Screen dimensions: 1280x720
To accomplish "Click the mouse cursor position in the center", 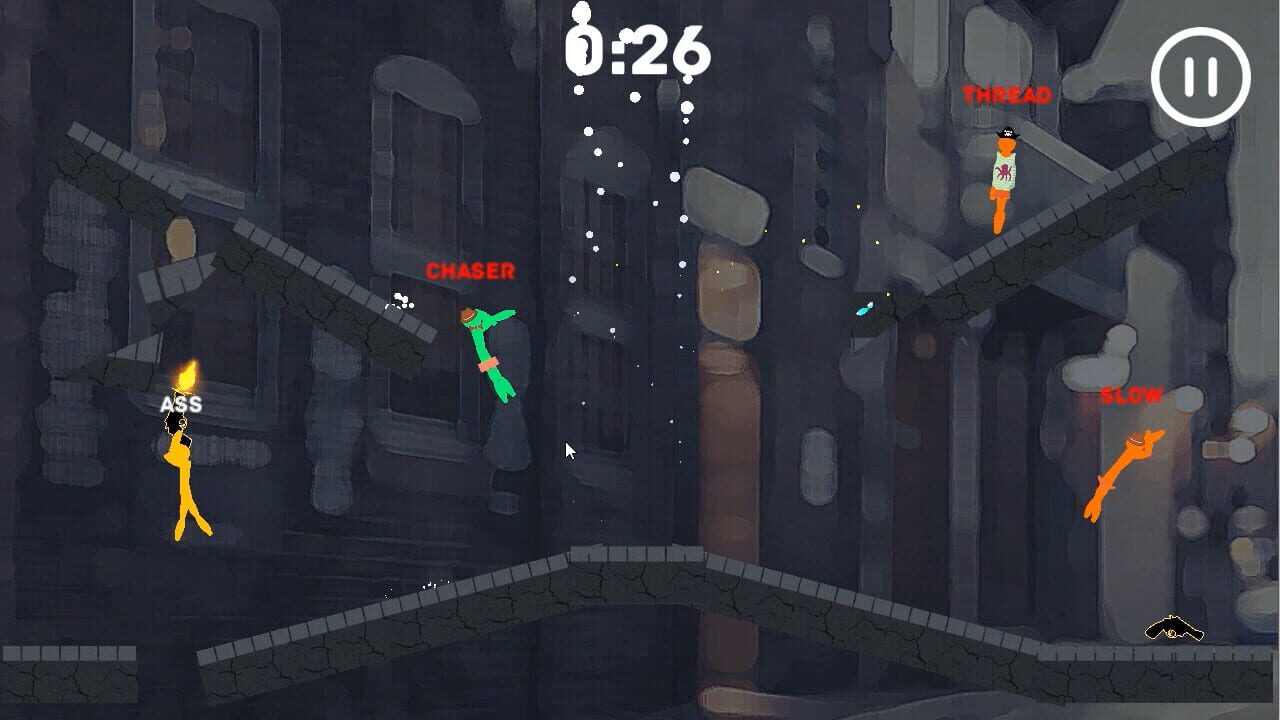I will pos(568,451).
